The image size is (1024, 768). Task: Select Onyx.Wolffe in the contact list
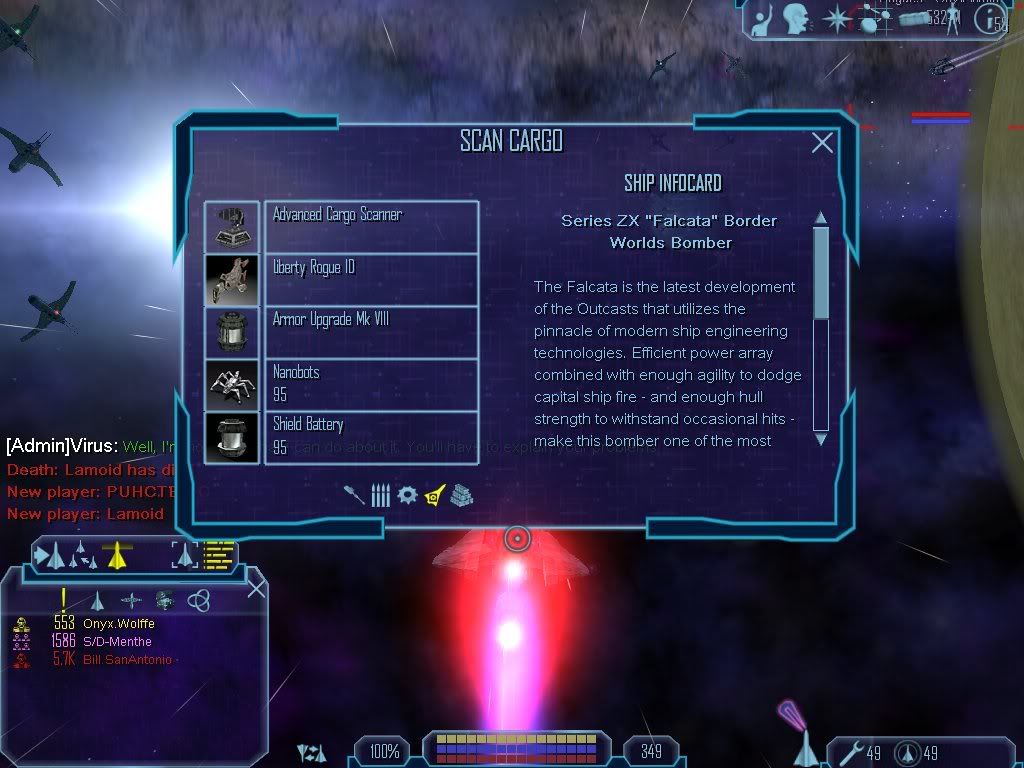pyautogui.click(x=118, y=623)
